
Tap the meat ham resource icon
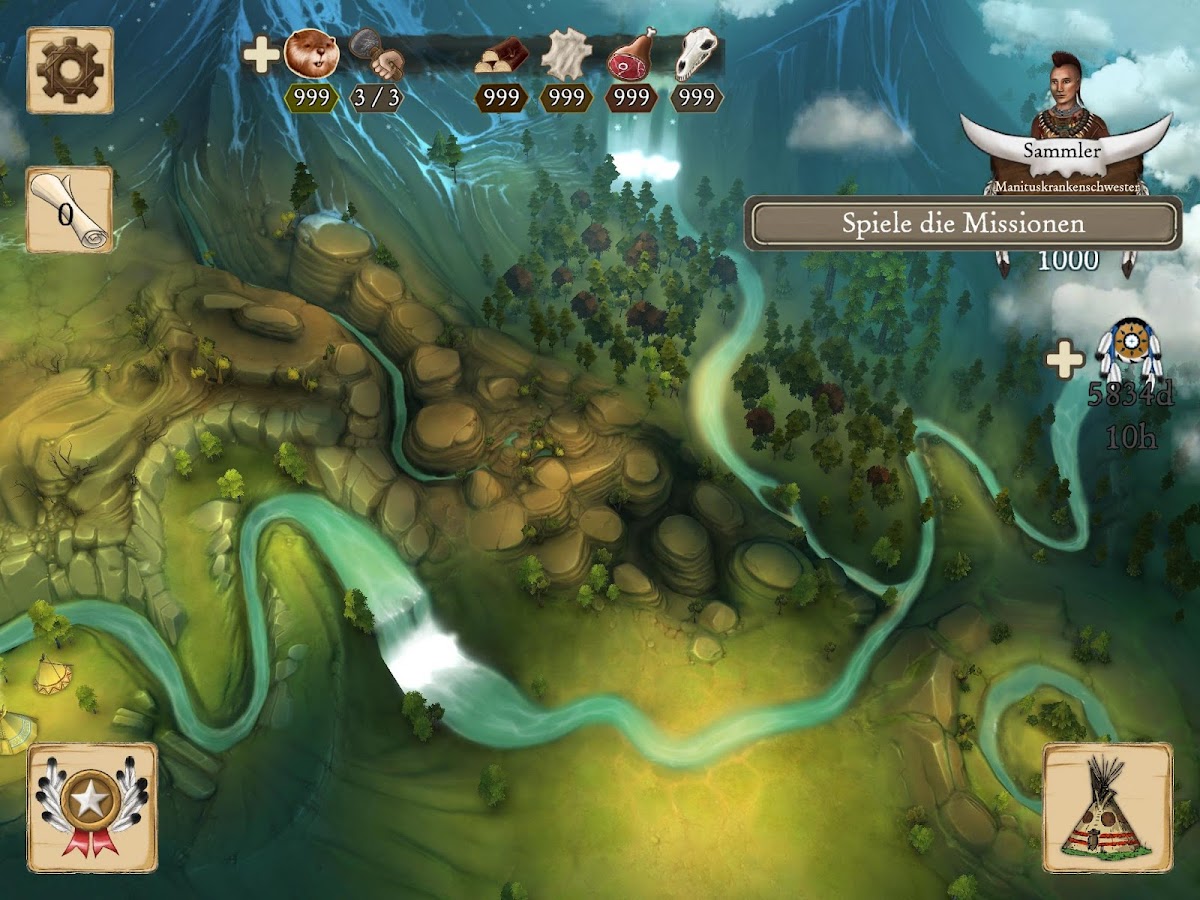tap(632, 53)
